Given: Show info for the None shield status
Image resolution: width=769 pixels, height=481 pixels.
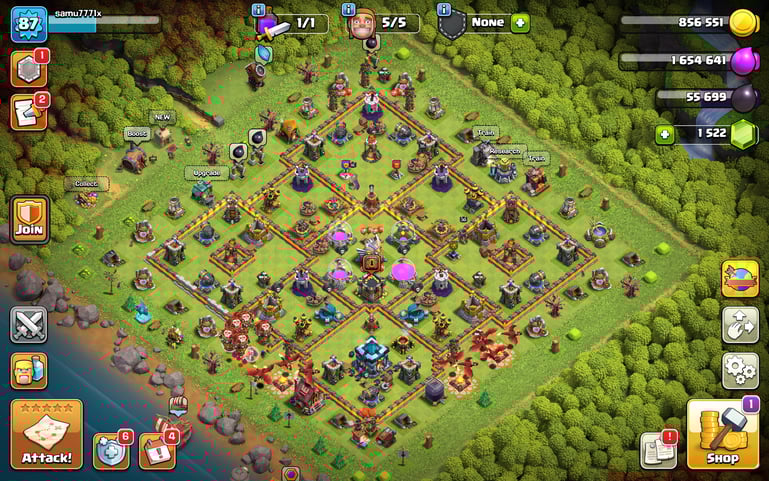Looking at the screenshot, I should pyautogui.click(x=443, y=9).
